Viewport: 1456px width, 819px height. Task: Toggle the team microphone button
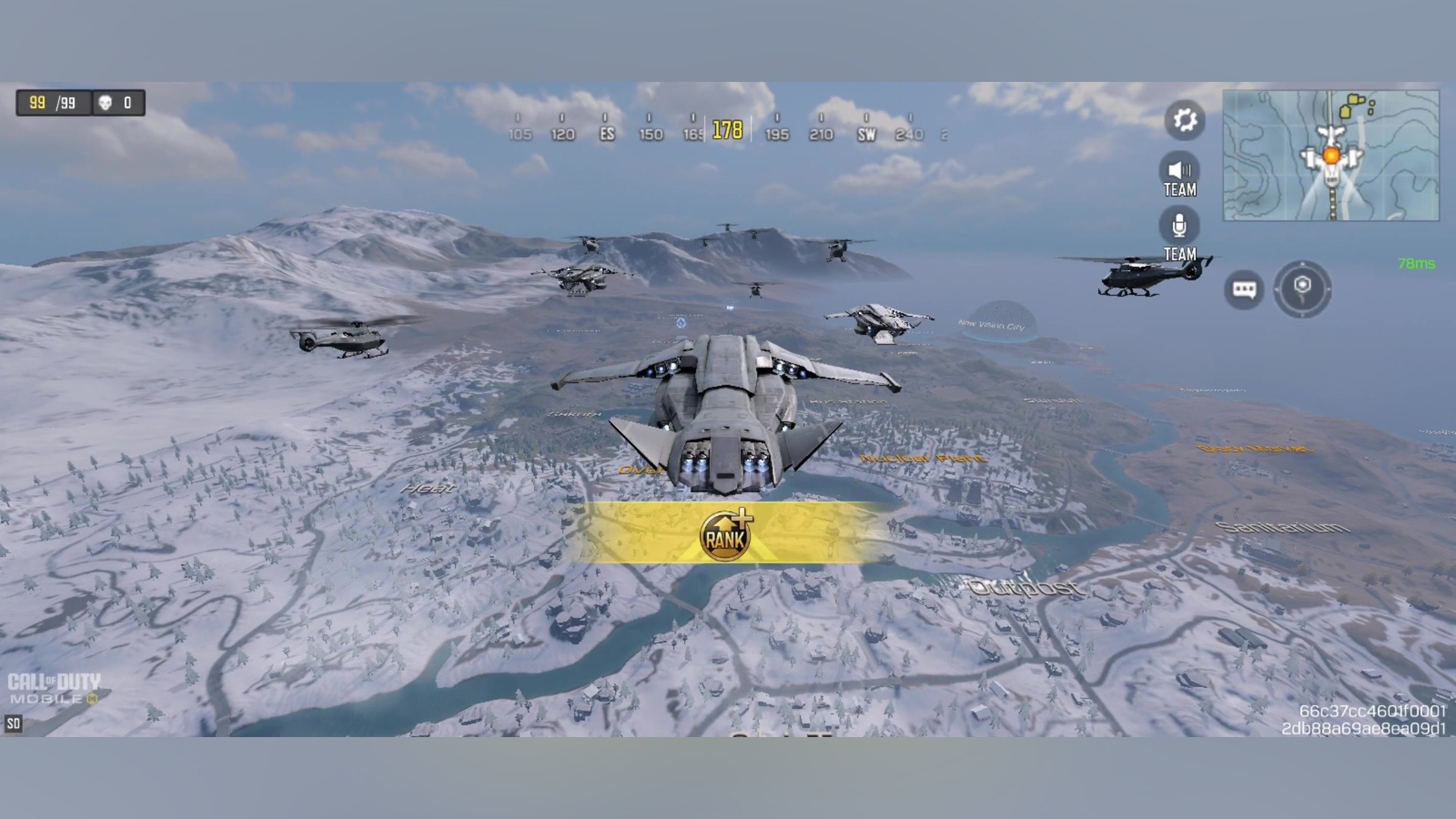(x=1179, y=226)
